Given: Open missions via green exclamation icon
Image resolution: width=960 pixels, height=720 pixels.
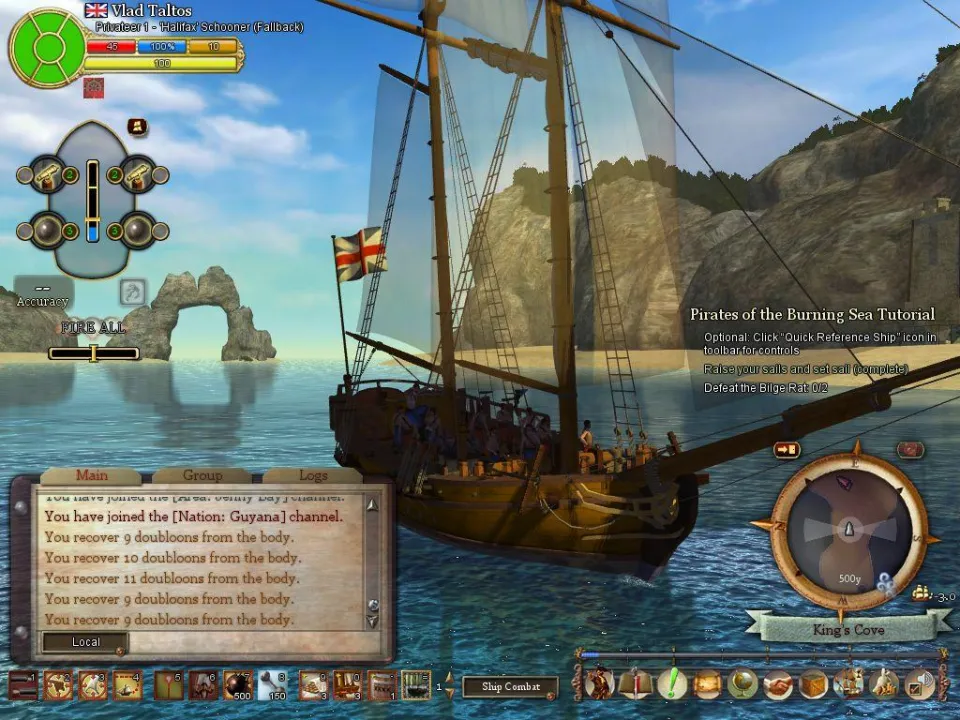Looking at the screenshot, I should point(671,684).
